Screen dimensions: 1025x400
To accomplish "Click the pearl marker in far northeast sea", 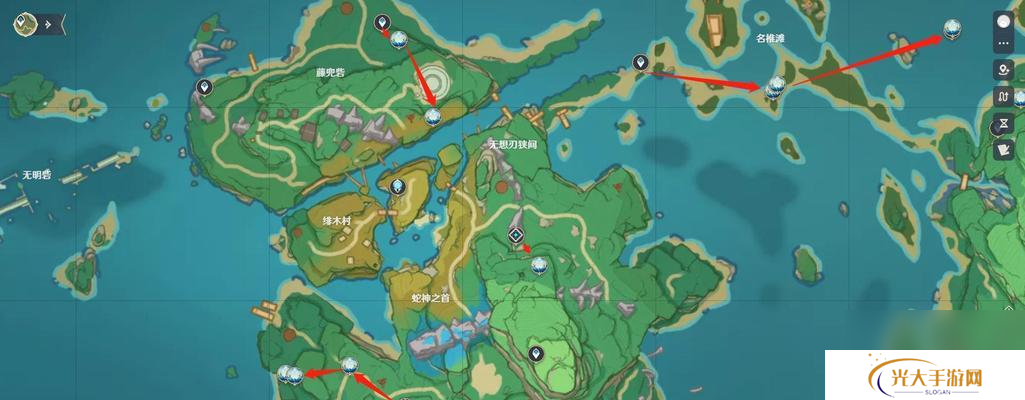I will [x=951, y=30].
